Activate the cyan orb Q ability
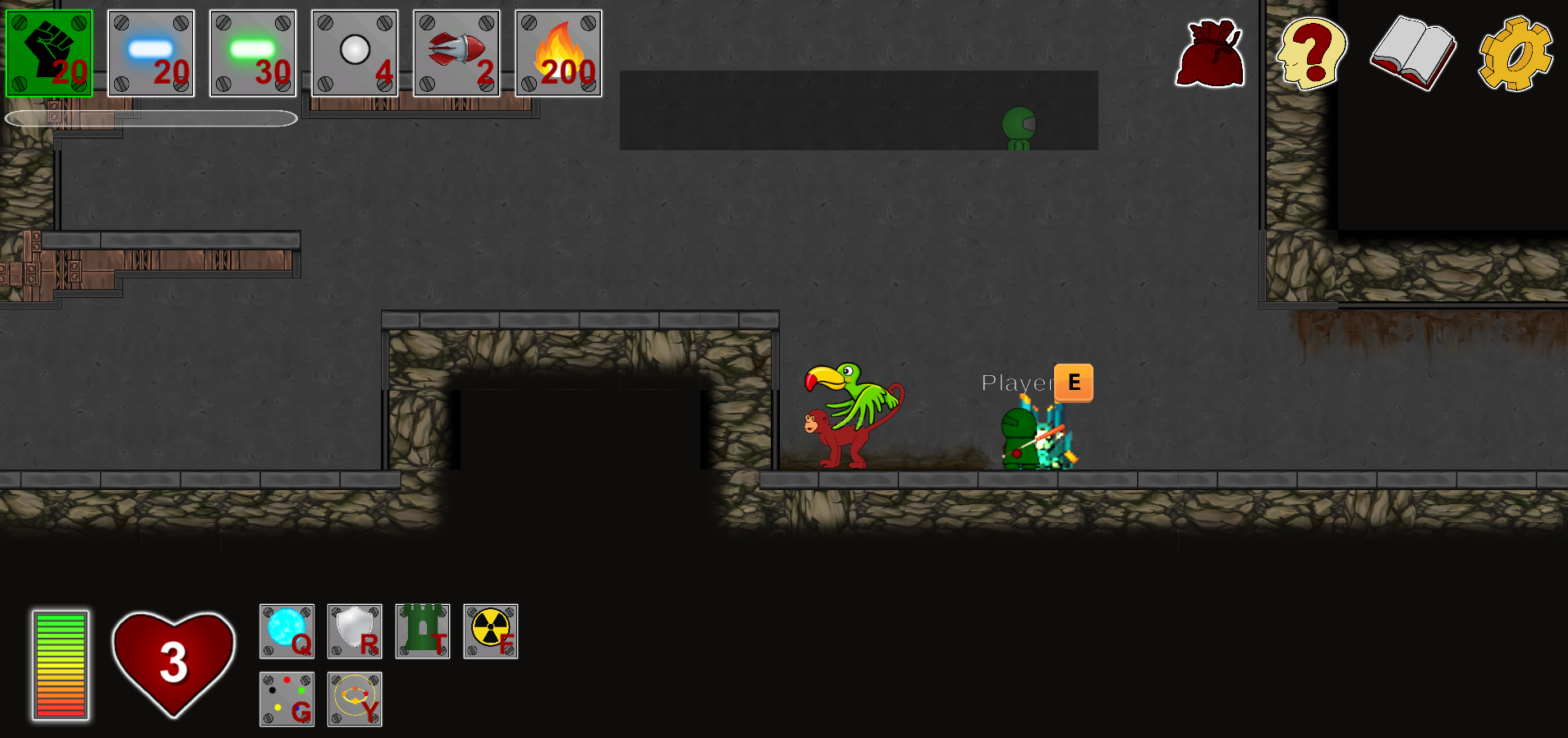The width and height of the screenshot is (1568, 738). coord(287,631)
